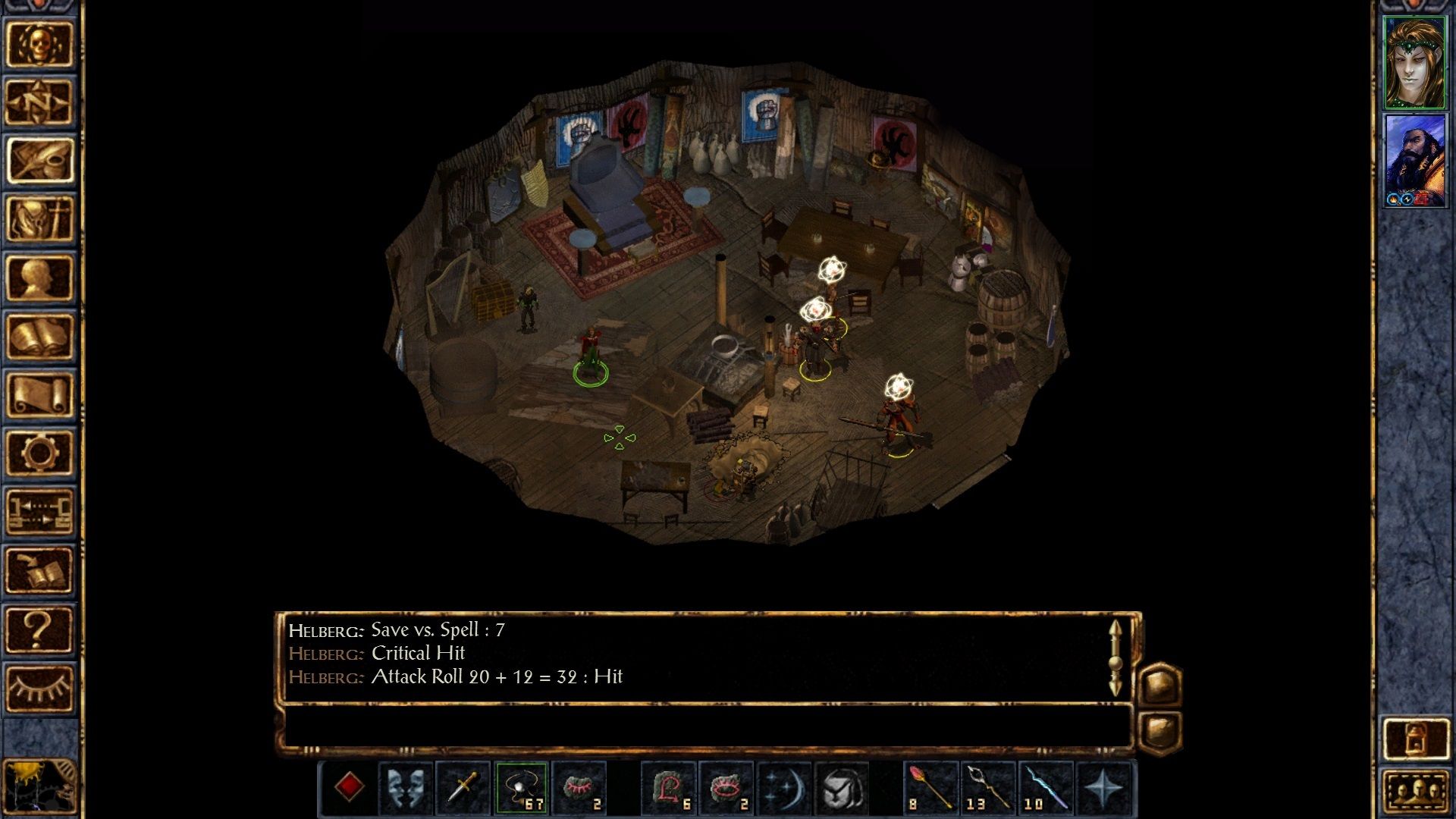
Task: Open the mage spellbook
Action: point(39,336)
